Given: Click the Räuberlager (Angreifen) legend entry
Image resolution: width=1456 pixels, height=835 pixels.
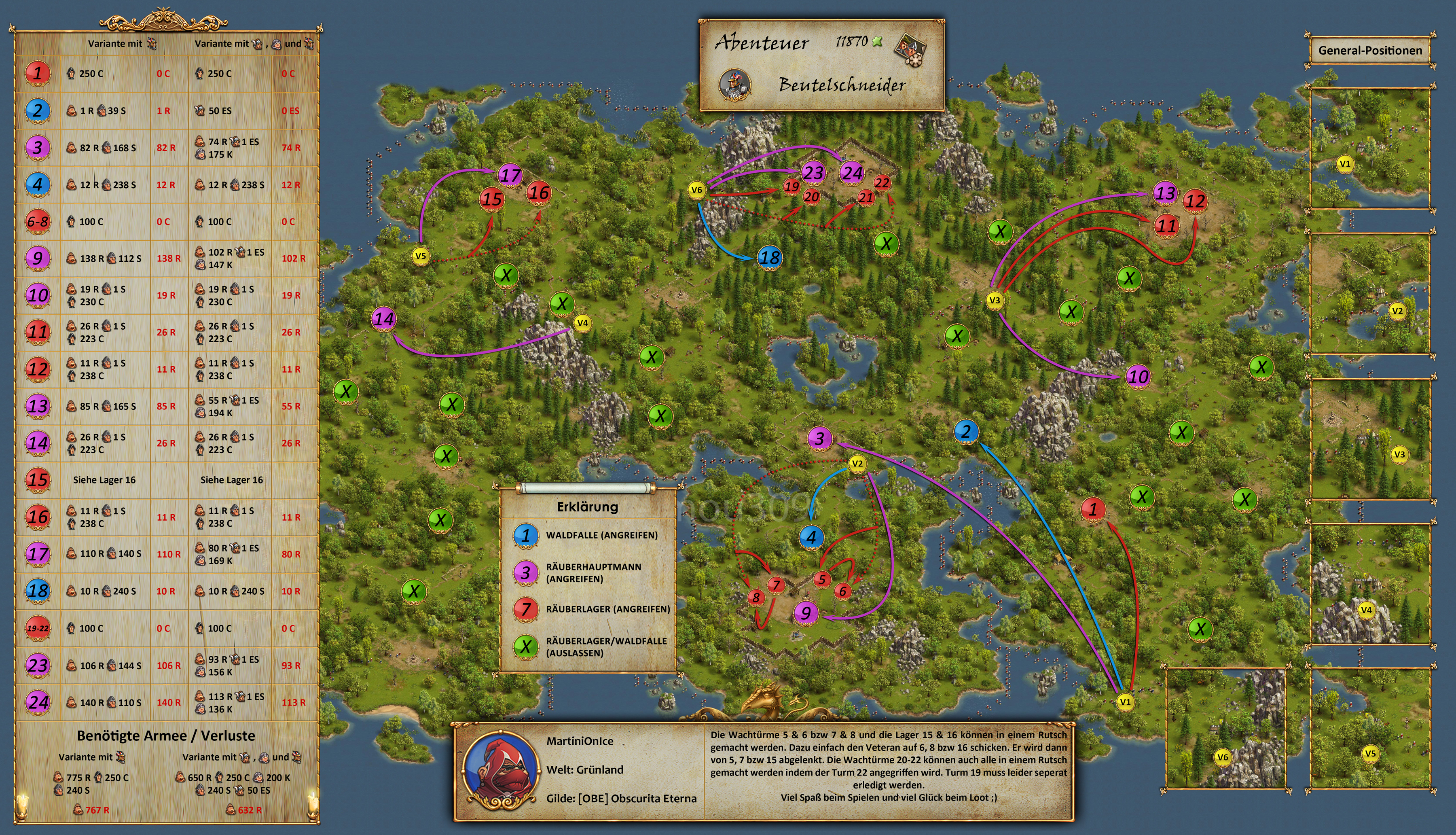Looking at the screenshot, I should tap(607, 609).
